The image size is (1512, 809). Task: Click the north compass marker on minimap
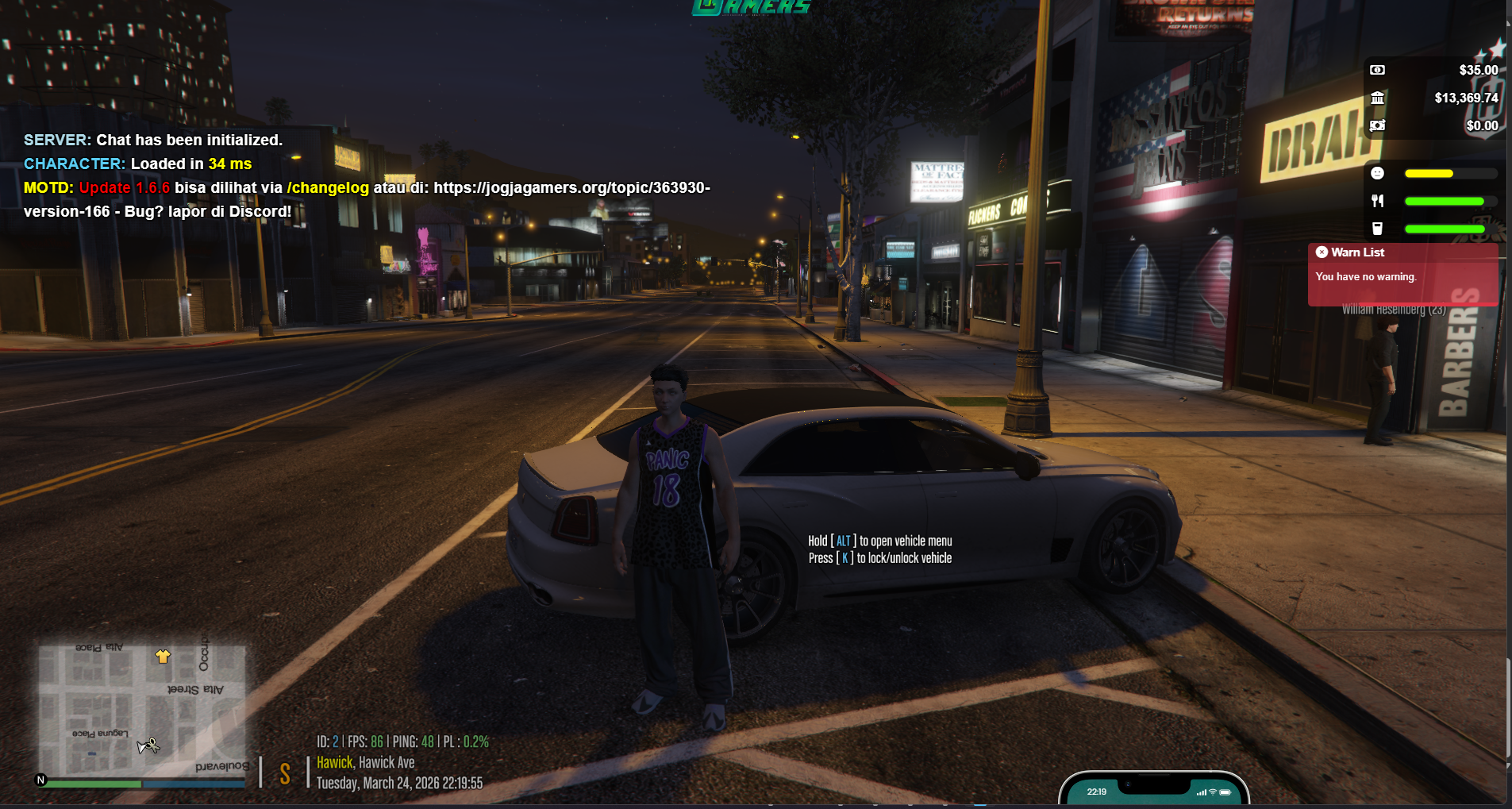pos(41,780)
